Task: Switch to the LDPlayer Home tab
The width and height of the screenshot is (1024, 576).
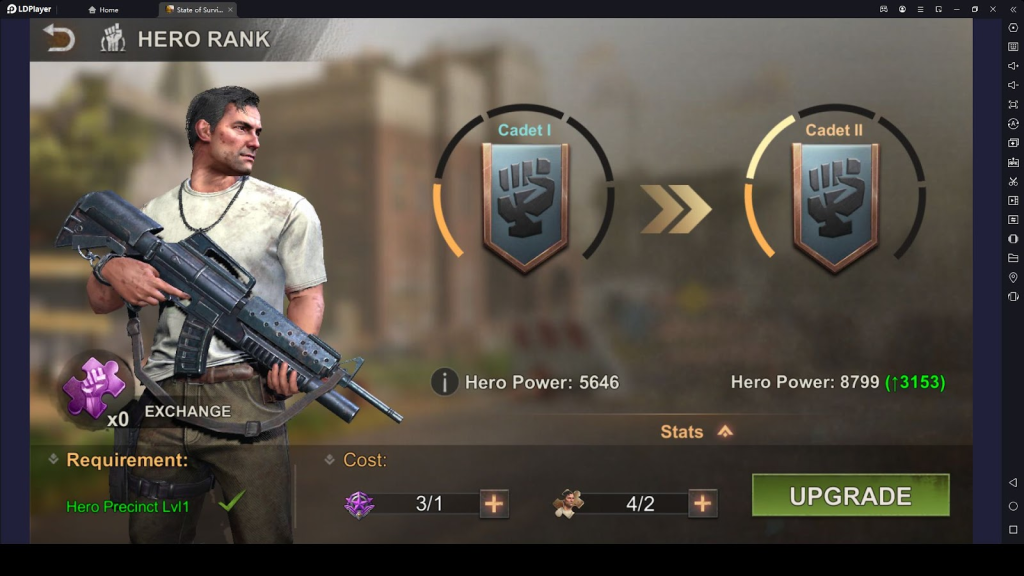Action: [103, 9]
